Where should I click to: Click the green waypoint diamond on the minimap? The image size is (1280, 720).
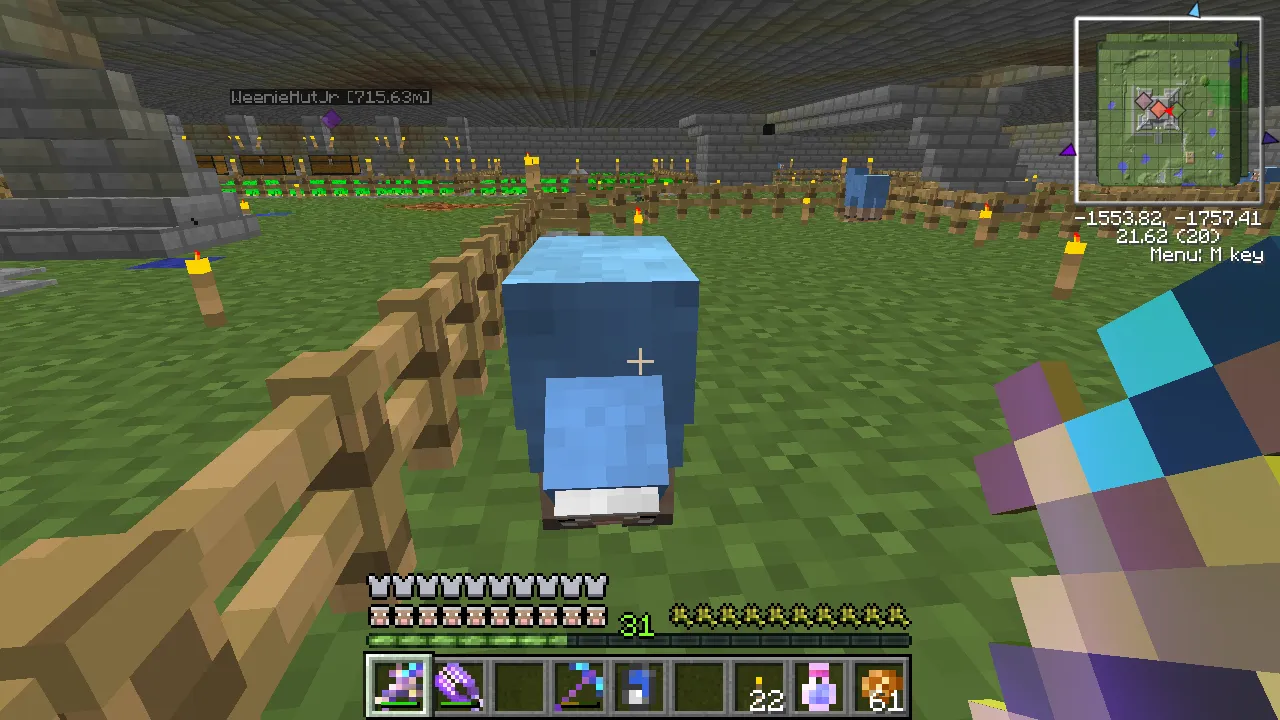click(x=1178, y=108)
